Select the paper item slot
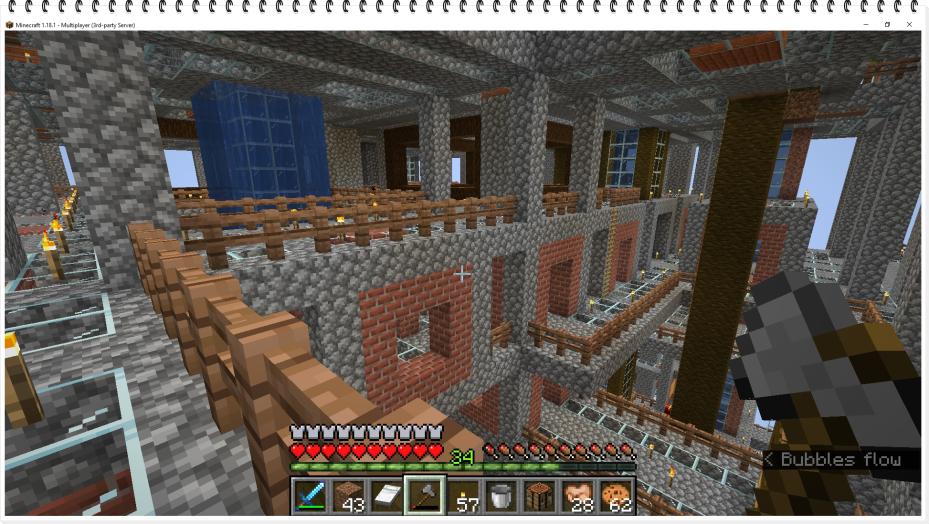 coord(386,495)
